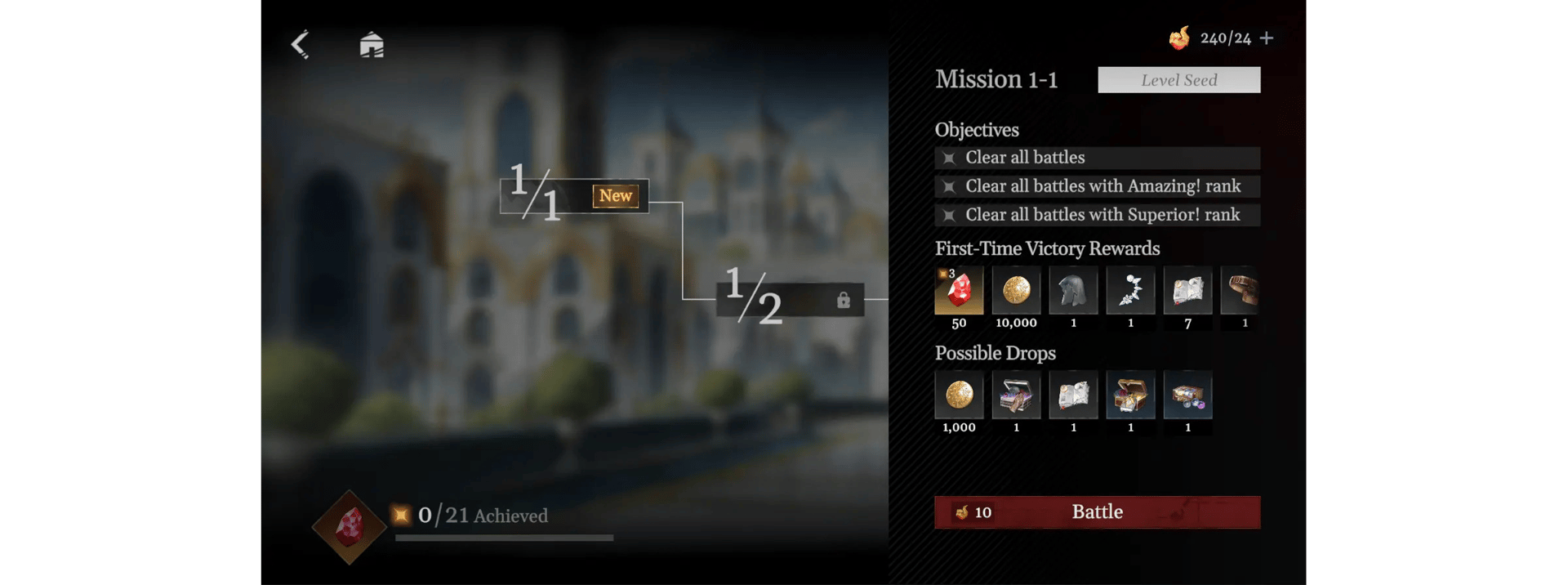Inspect the 10,000 gold coin reward

pyautogui.click(x=1016, y=291)
